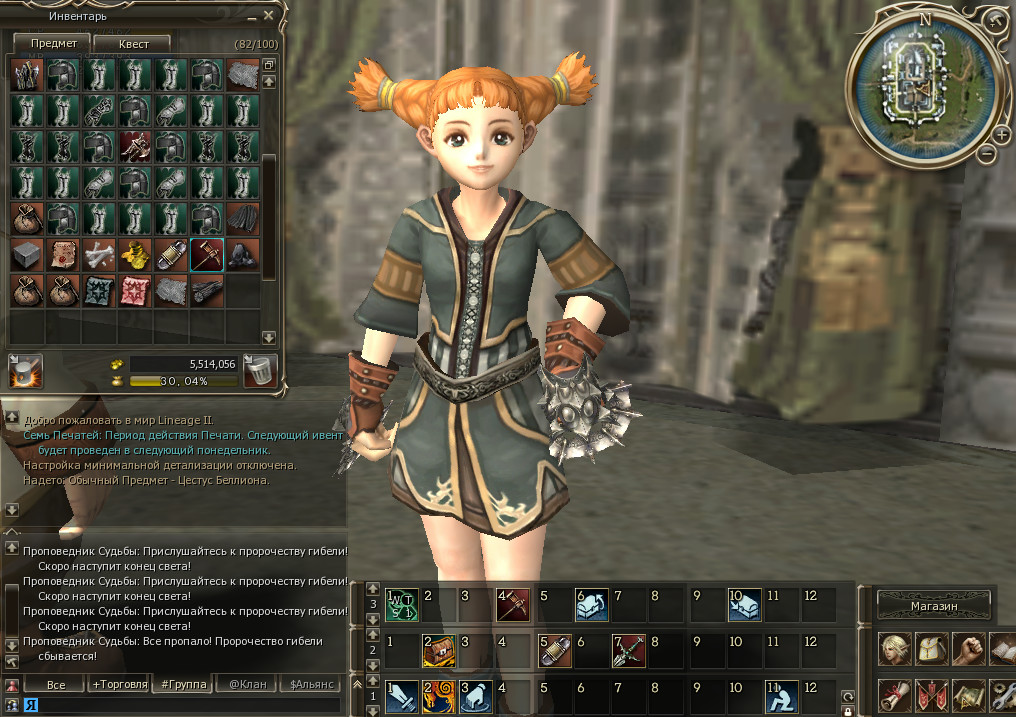
Task: Use the sit-down action in hotbar slot 11
Action: tap(777, 695)
